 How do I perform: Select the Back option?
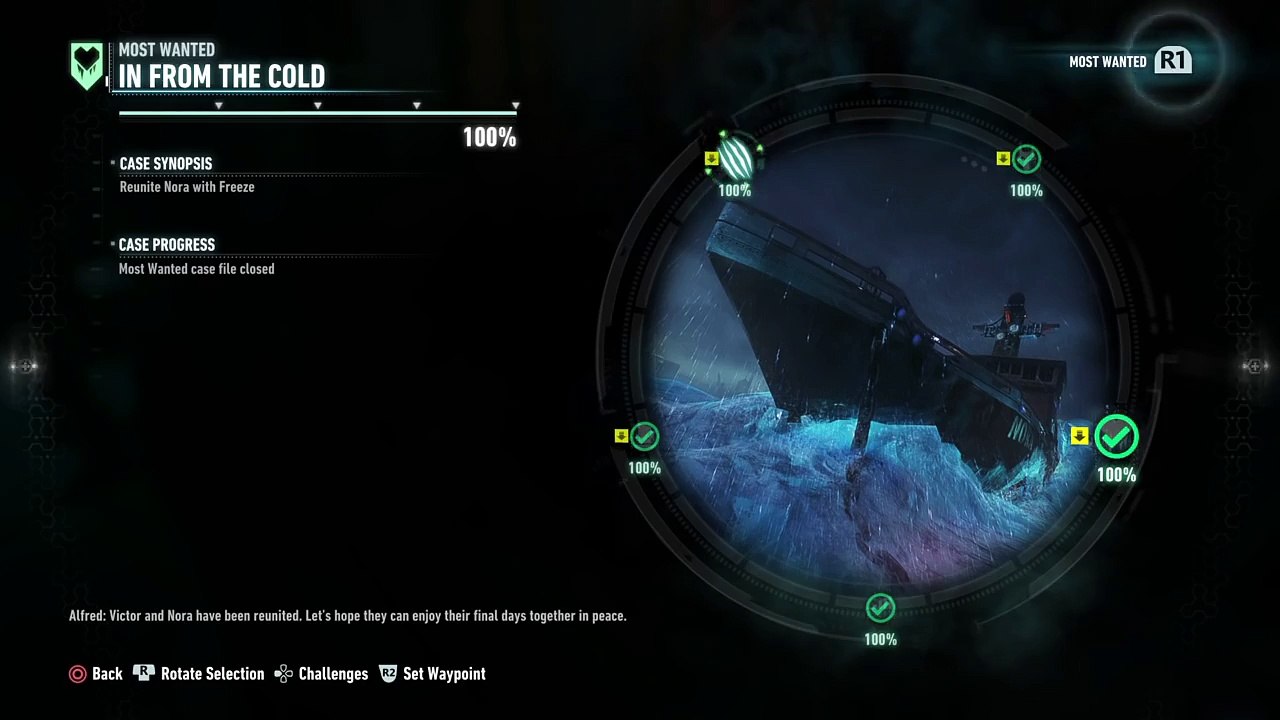click(x=96, y=674)
